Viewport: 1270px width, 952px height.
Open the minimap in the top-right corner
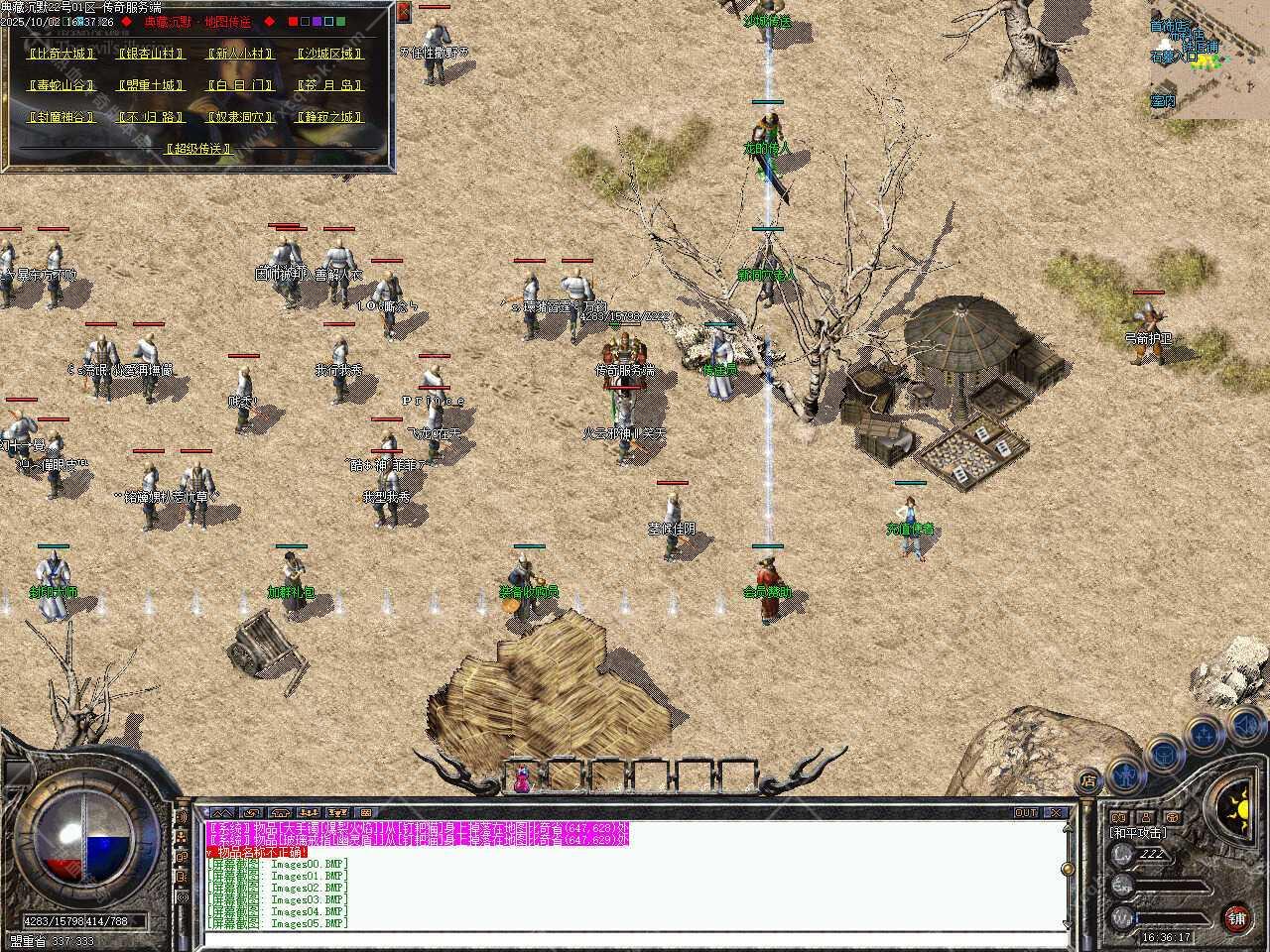coord(1208,59)
